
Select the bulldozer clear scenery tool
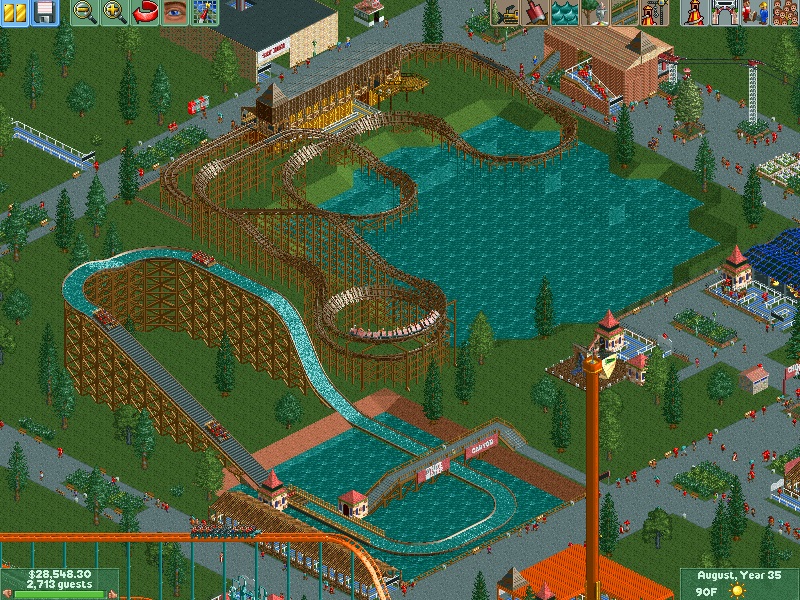coord(505,12)
